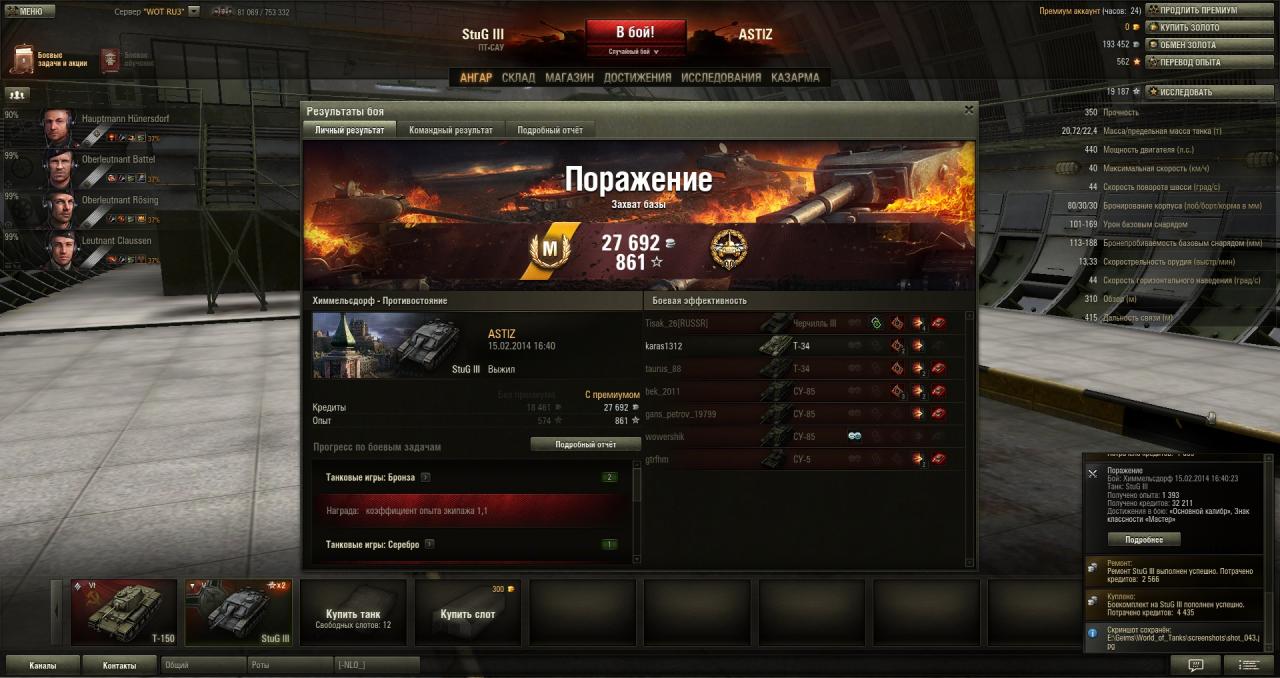This screenshot has width=1280, height=678.
Task: Click "Подробнее" in the defeat notification
Action: pyautogui.click(x=1144, y=539)
